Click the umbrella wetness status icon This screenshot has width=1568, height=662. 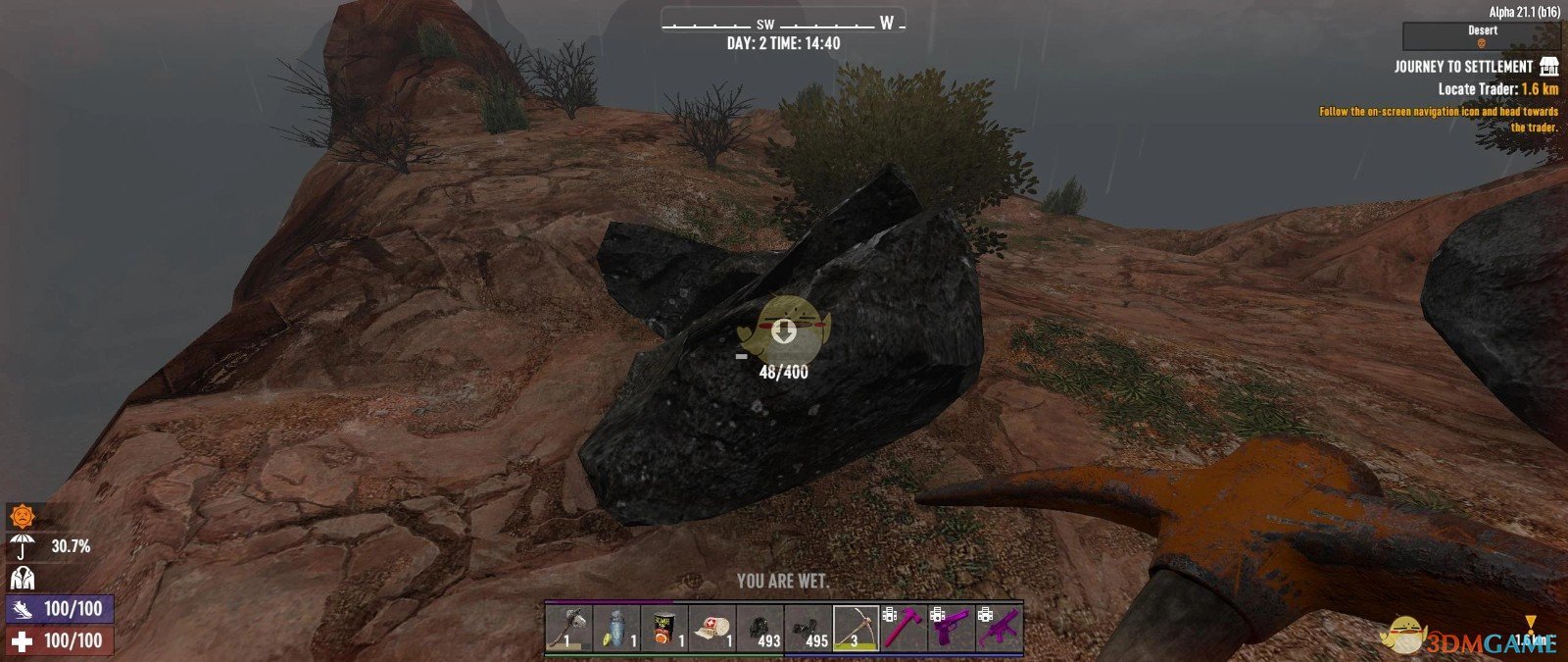[21, 546]
